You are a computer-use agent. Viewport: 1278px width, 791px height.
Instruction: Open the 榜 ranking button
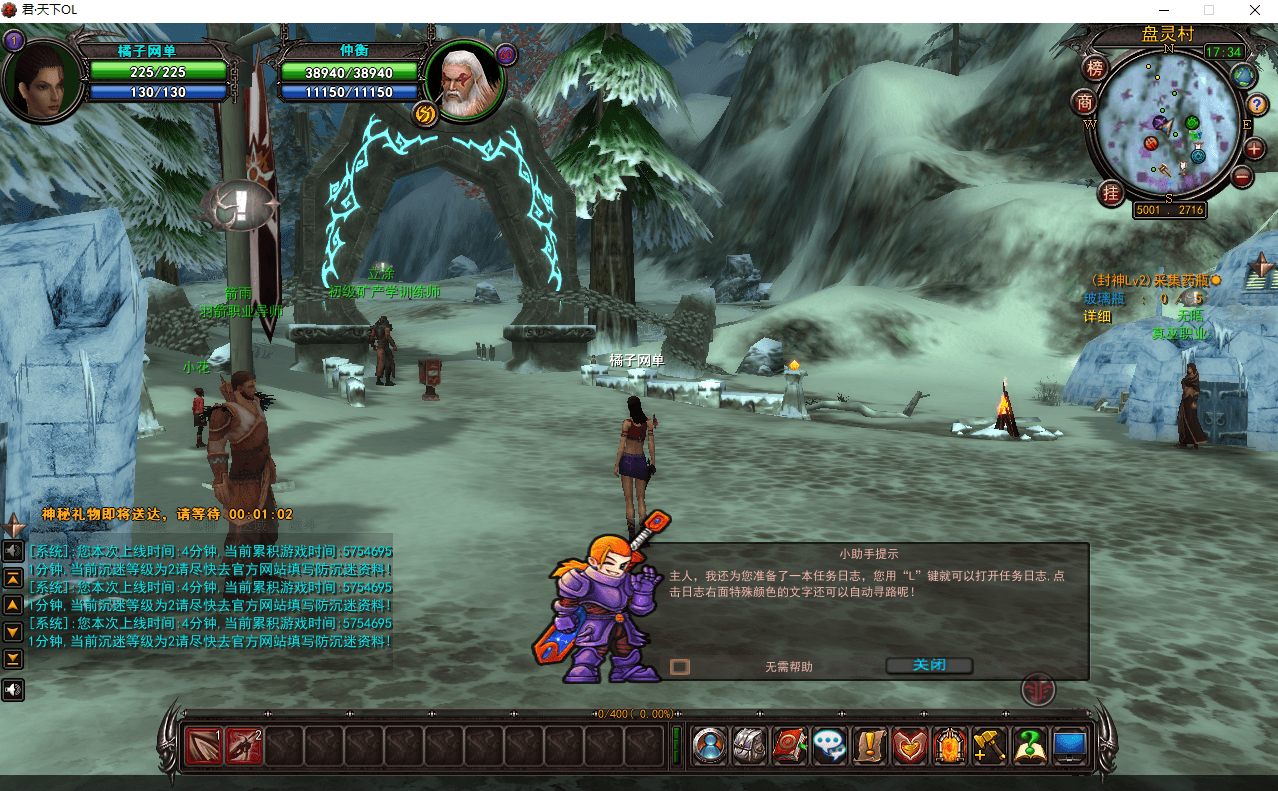click(1096, 68)
